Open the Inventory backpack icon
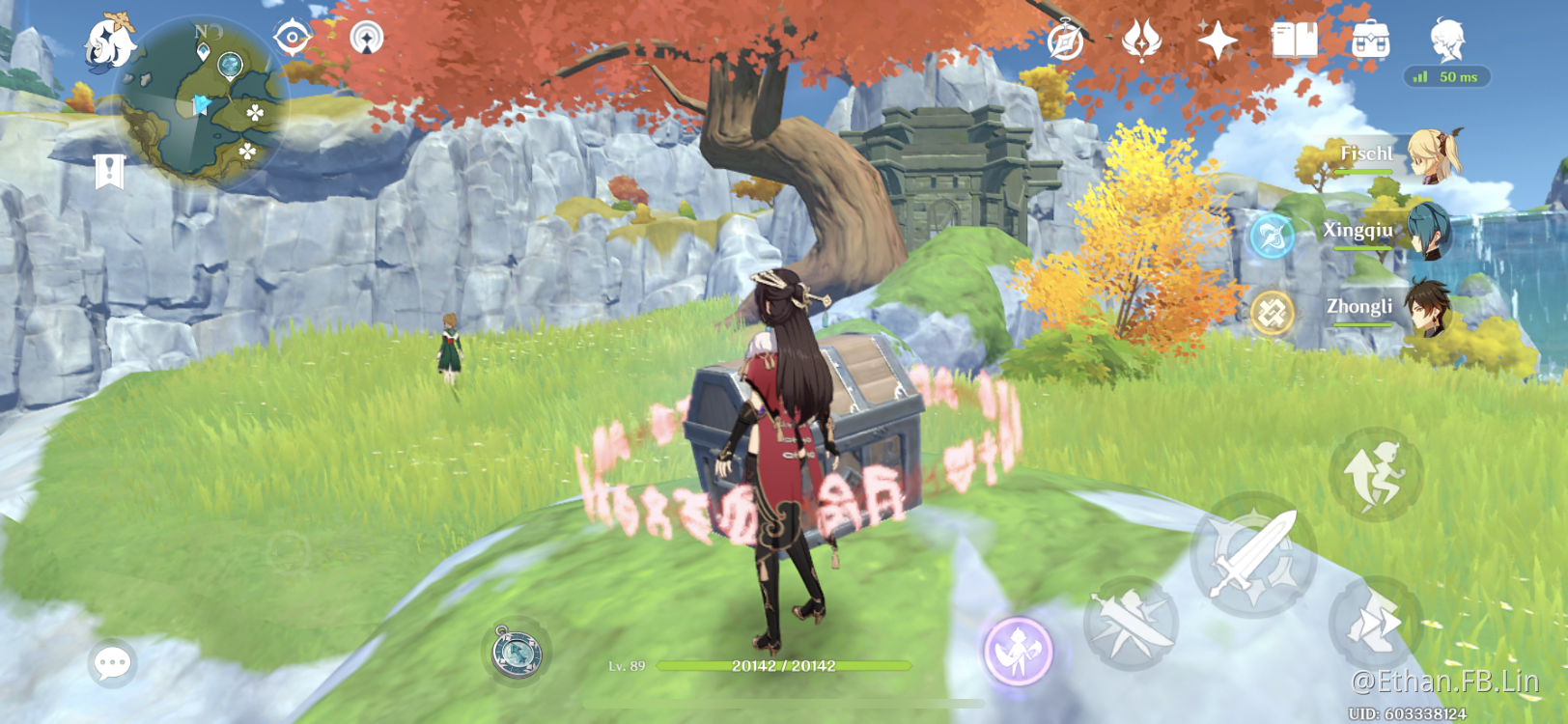The image size is (1568, 724). [x=1369, y=41]
